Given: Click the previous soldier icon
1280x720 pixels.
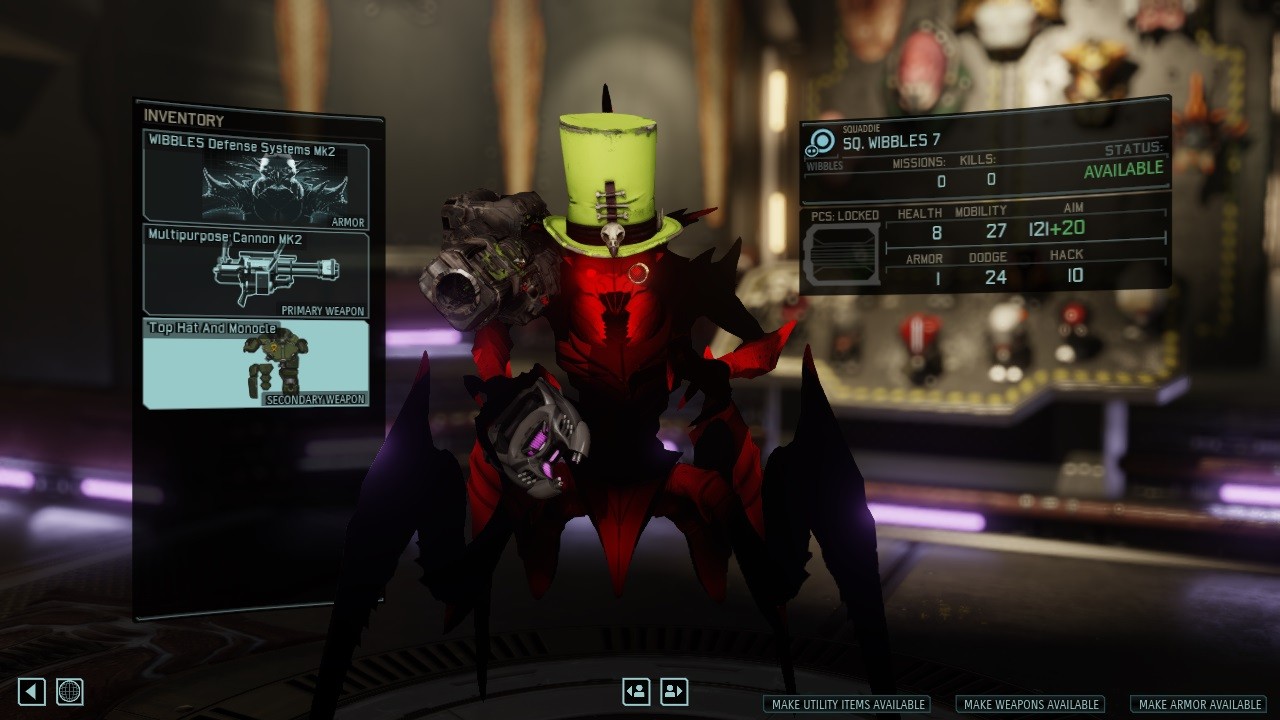Looking at the screenshot, I should coord(637,690).
